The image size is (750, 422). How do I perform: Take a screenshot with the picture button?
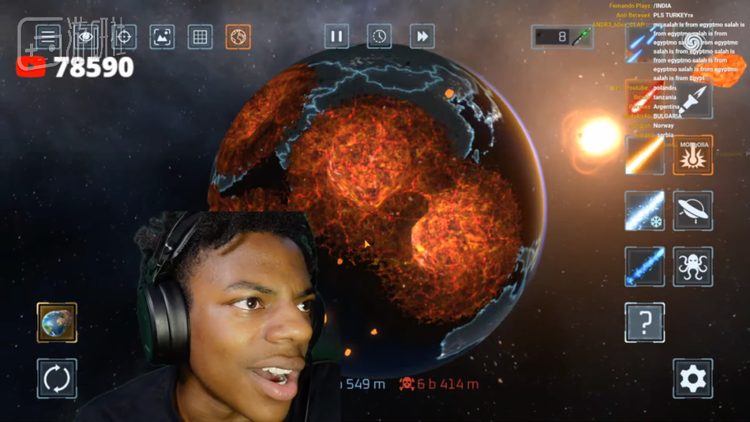(x=161, y=37)
